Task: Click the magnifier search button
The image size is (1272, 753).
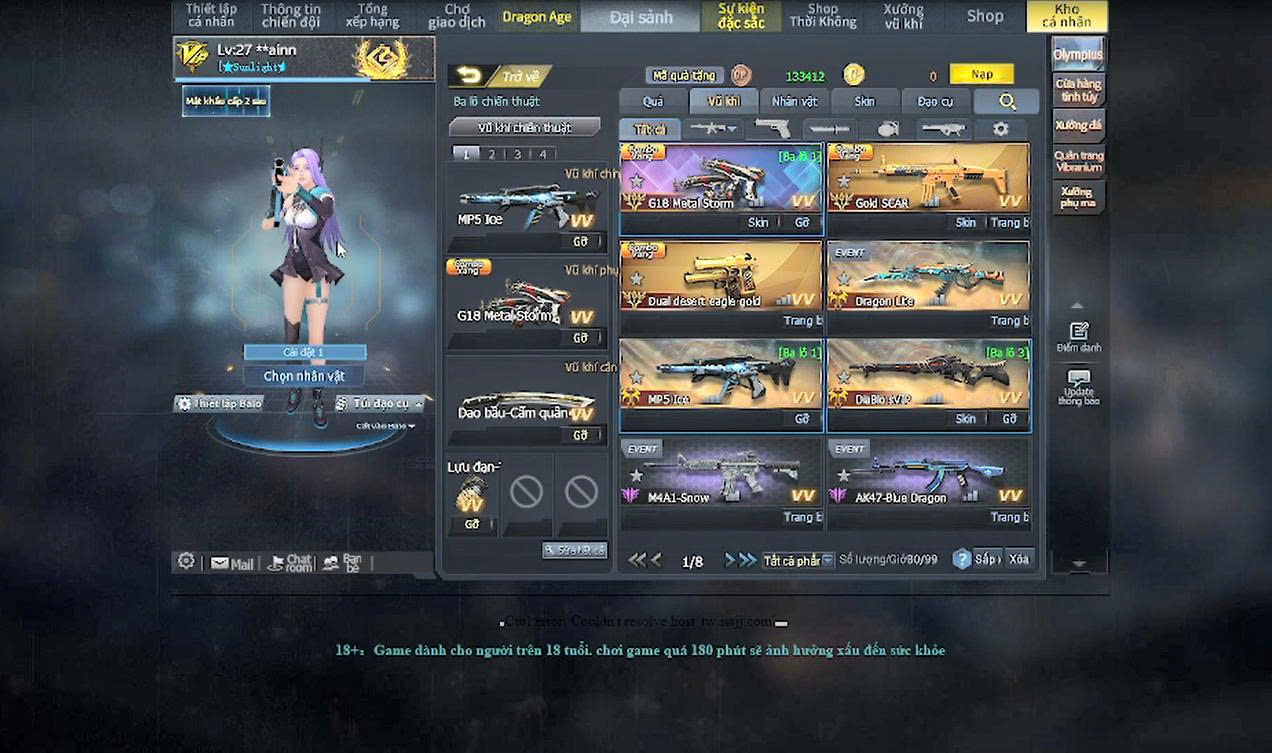Action: point(1006,101)
